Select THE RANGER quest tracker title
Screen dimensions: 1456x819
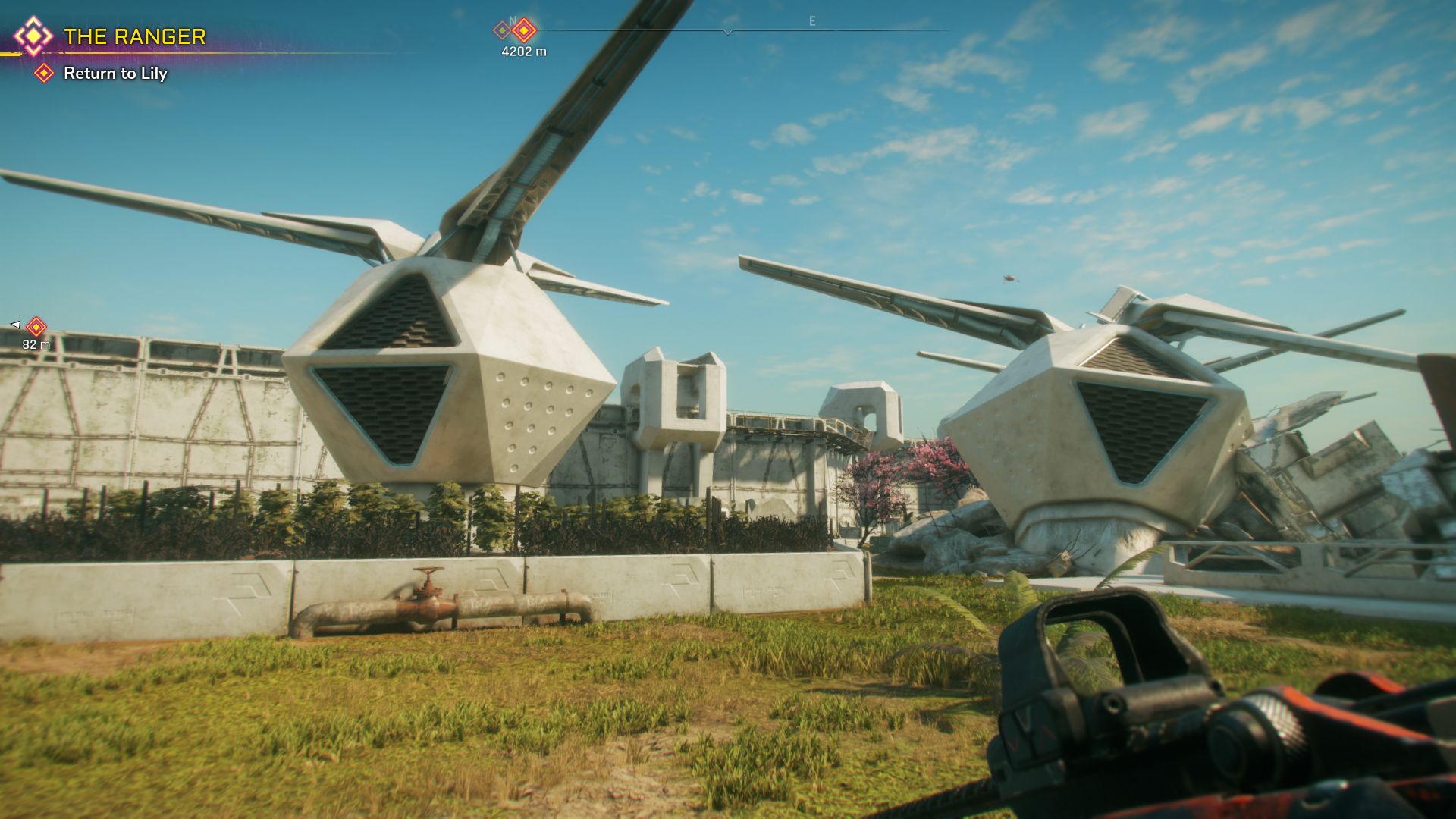tap(134, 36)
